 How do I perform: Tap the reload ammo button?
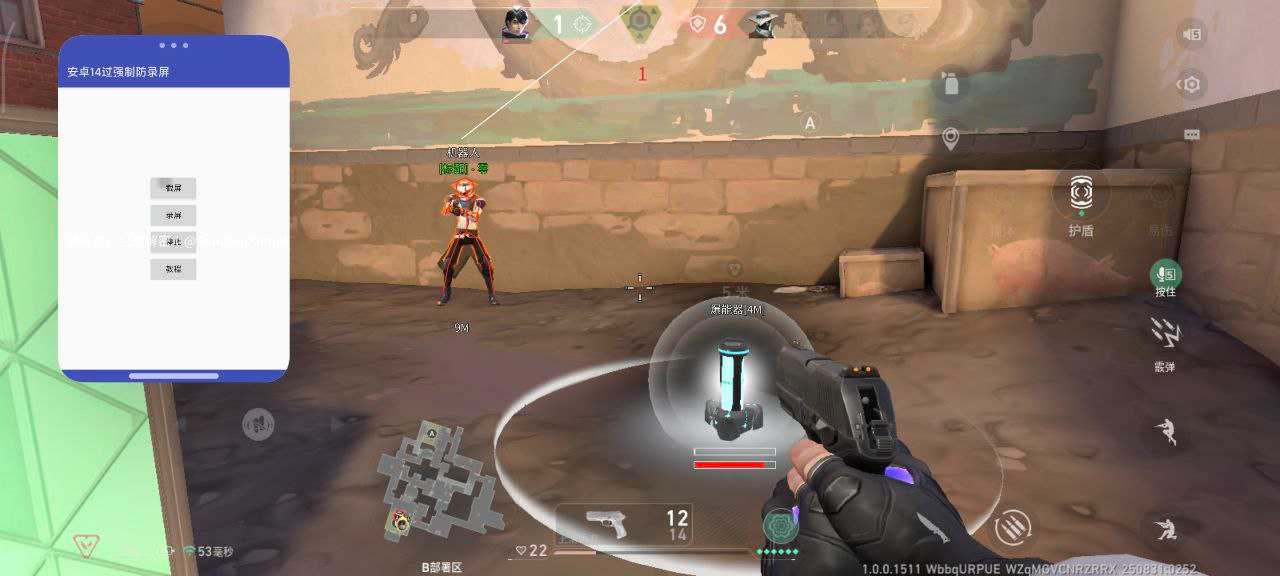point(1012,526)
